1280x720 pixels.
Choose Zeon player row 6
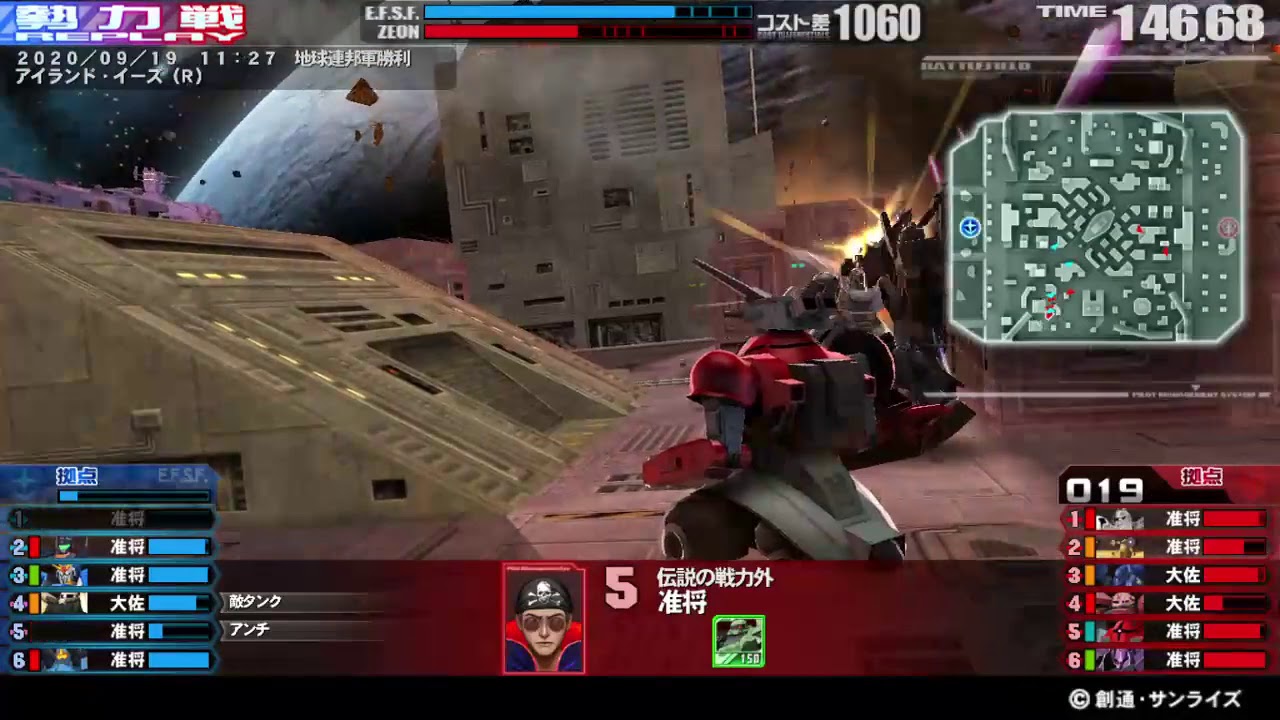point(1167,660)
